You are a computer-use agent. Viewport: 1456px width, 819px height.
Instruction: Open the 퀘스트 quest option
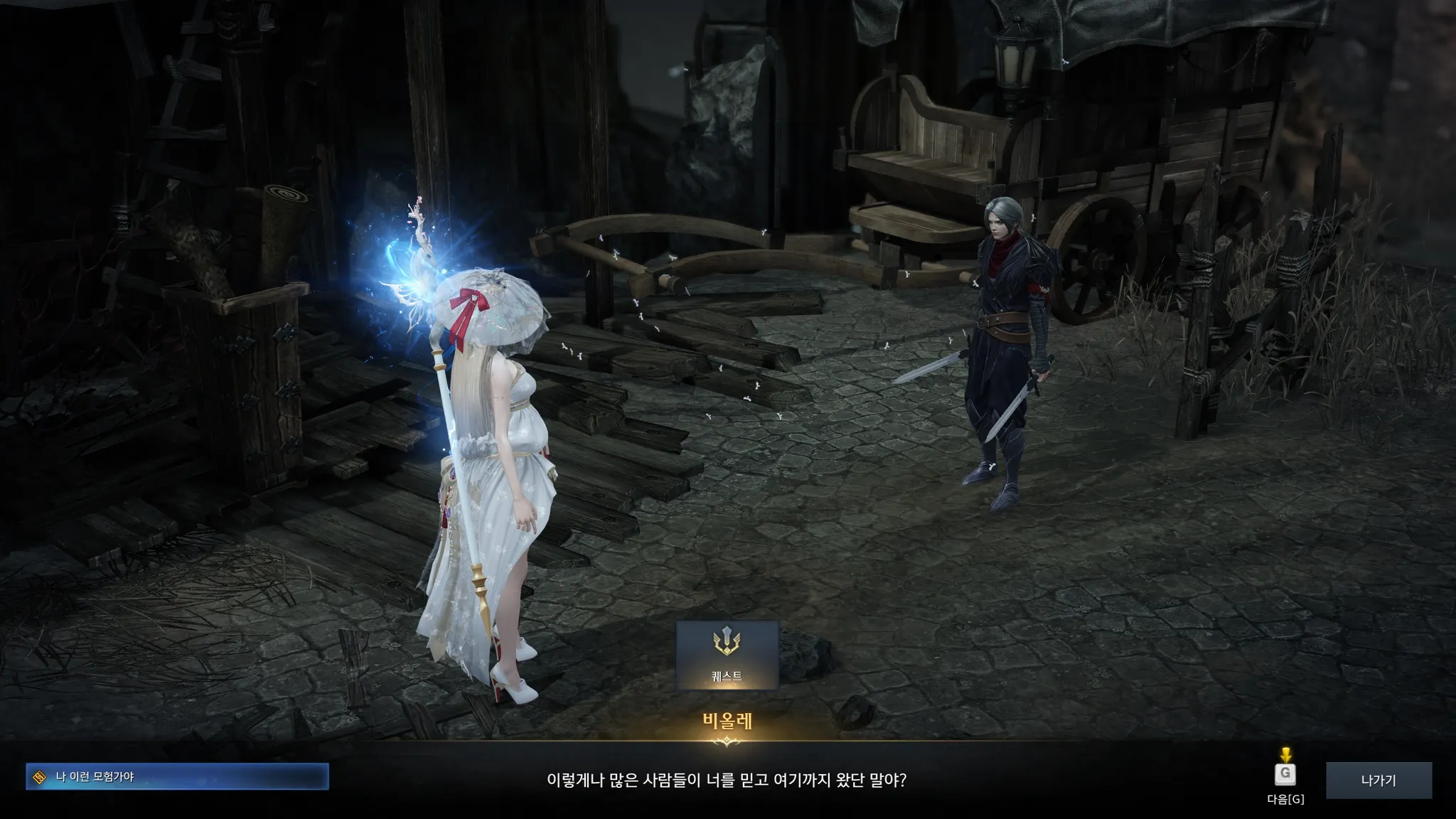[x=727, y=655]
